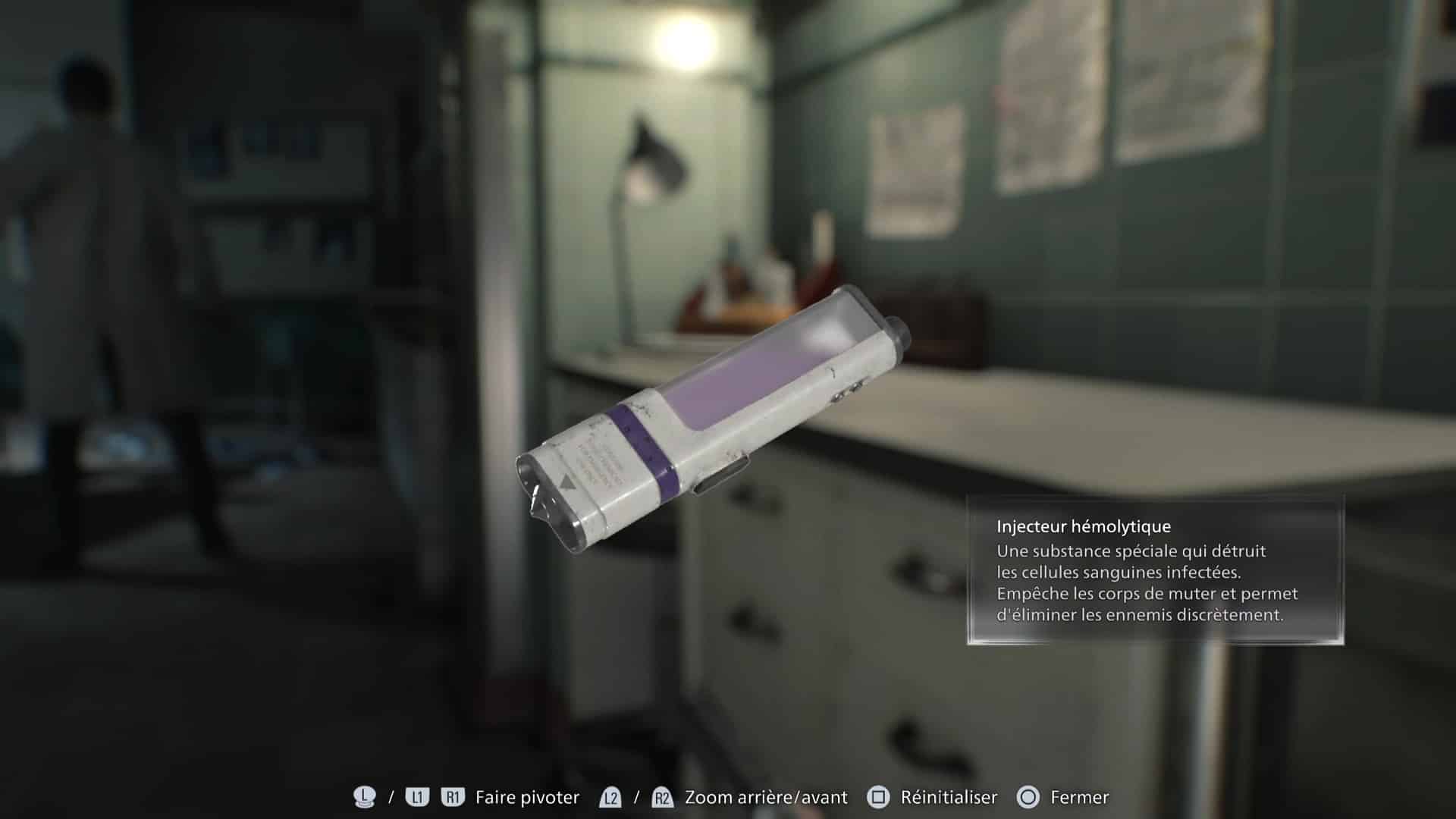Viewport: 1456px width, 819px height.
Task: Click the Square button icon beside Réinitialiser
Action: click(x=877, y=797)
